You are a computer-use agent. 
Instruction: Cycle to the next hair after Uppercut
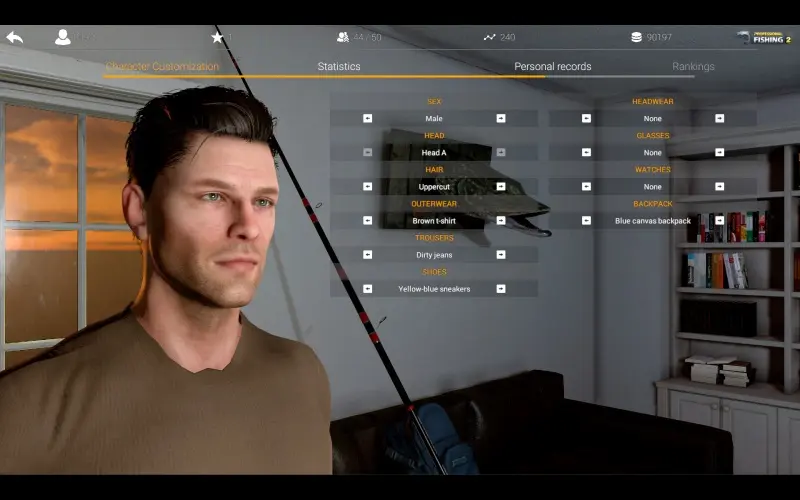(x=501, y=186)
